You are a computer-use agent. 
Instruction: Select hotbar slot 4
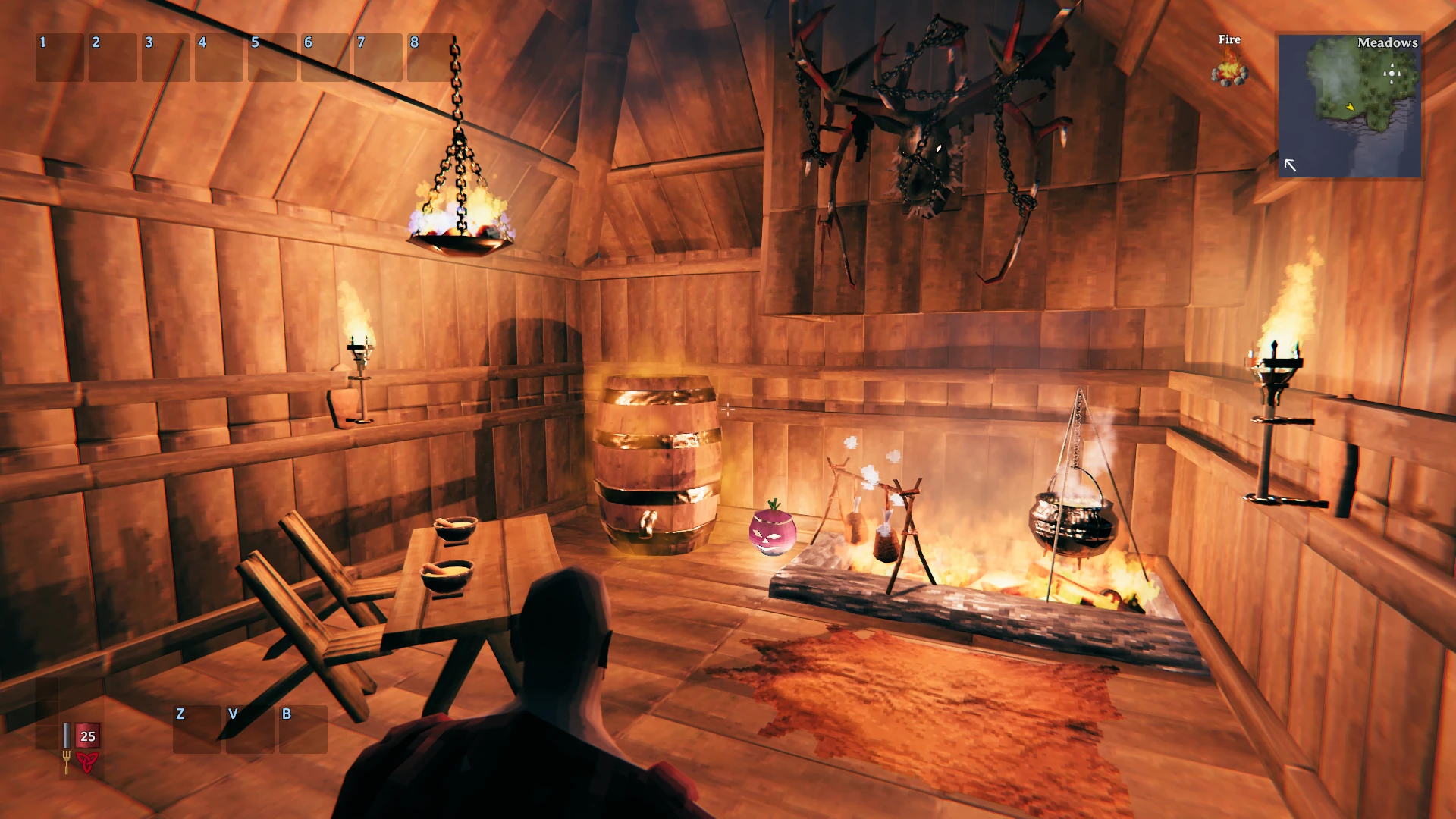pyautogui.click(x=219, y=58)
